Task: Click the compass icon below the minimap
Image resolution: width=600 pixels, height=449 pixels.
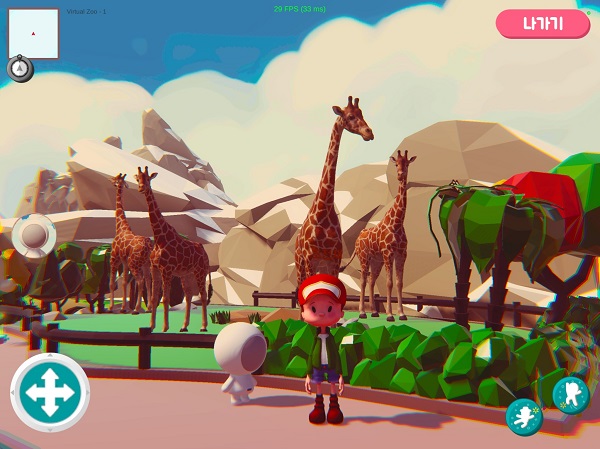Action: 20,68
